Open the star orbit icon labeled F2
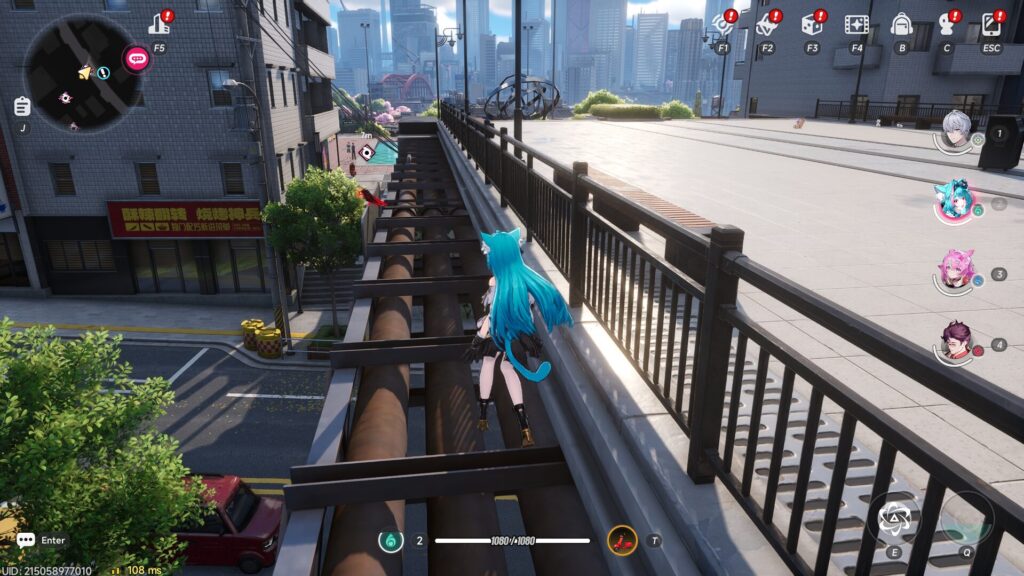The width and height of the screenshot is (1024, 576). (x=767, y=24)
